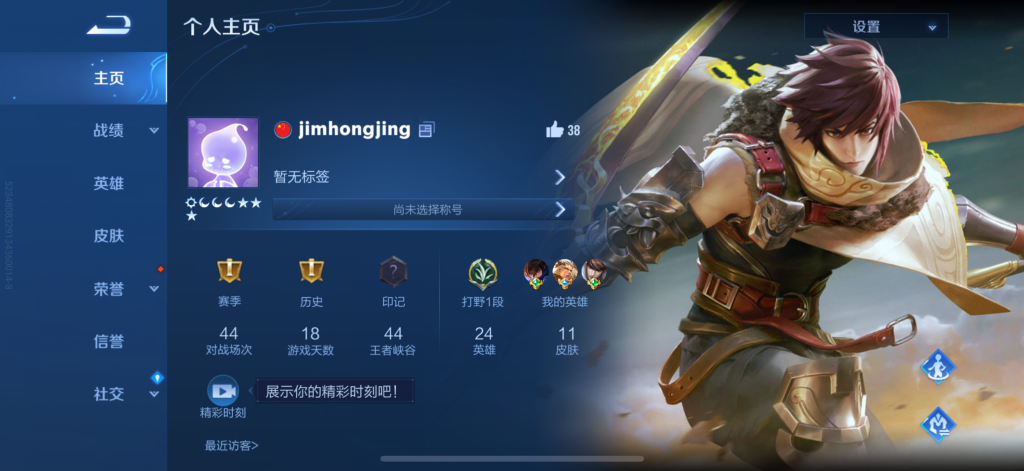Open the 历史 history trophy icon
This screenshot has height=471, width=1024.
point(311,271)
